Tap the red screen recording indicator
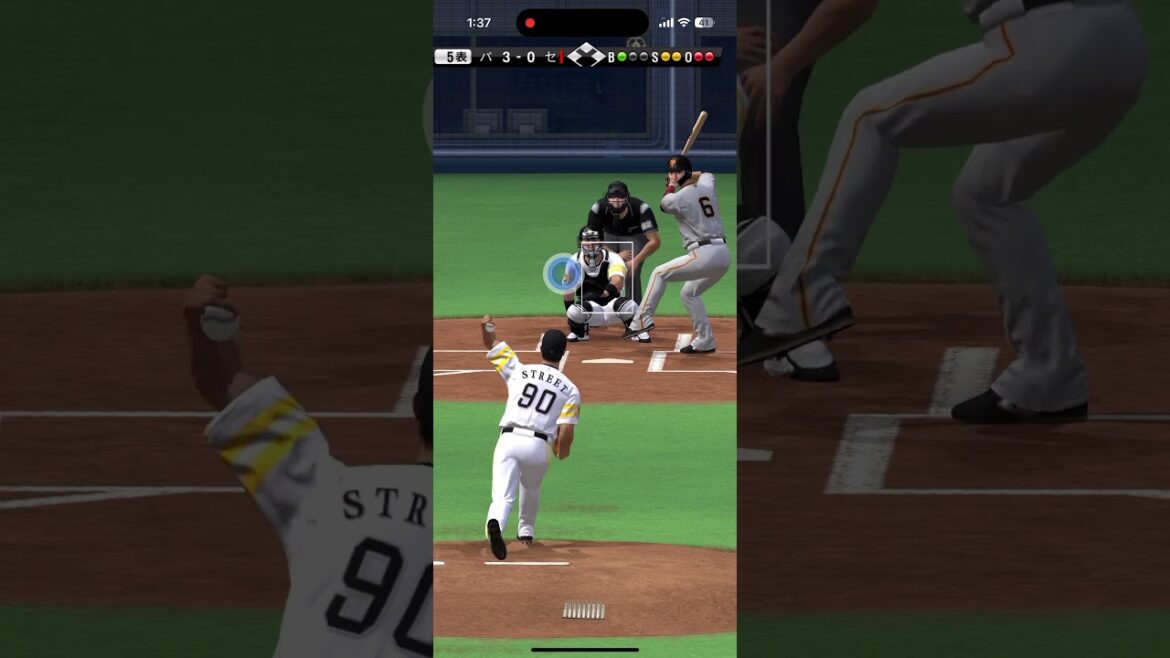Viewport: 1170px width, 658px height. click(x=530, y=23)
